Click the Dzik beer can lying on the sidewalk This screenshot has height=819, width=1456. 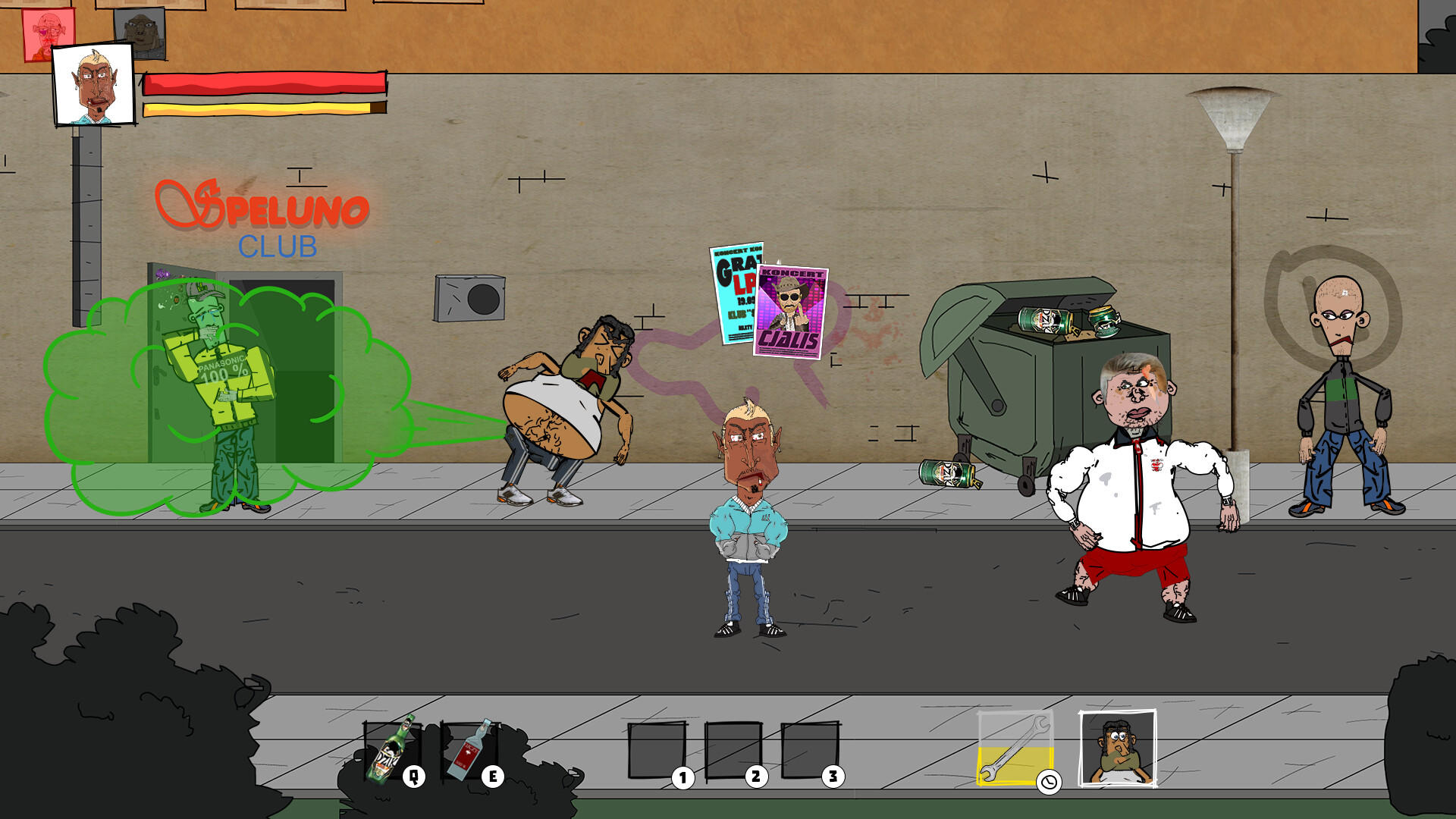[x=946, y=474]
